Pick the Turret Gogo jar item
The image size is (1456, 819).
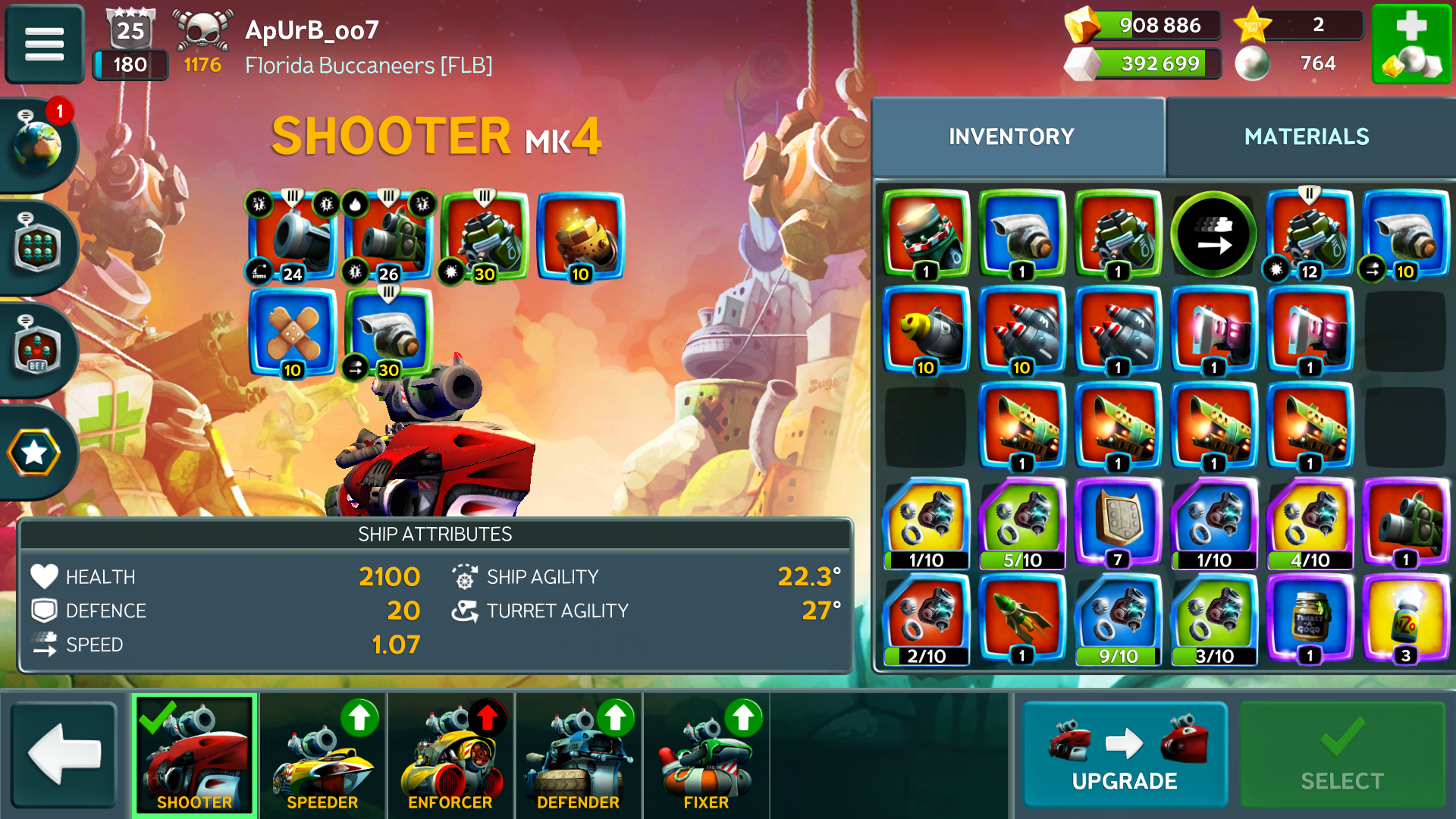1310,617
